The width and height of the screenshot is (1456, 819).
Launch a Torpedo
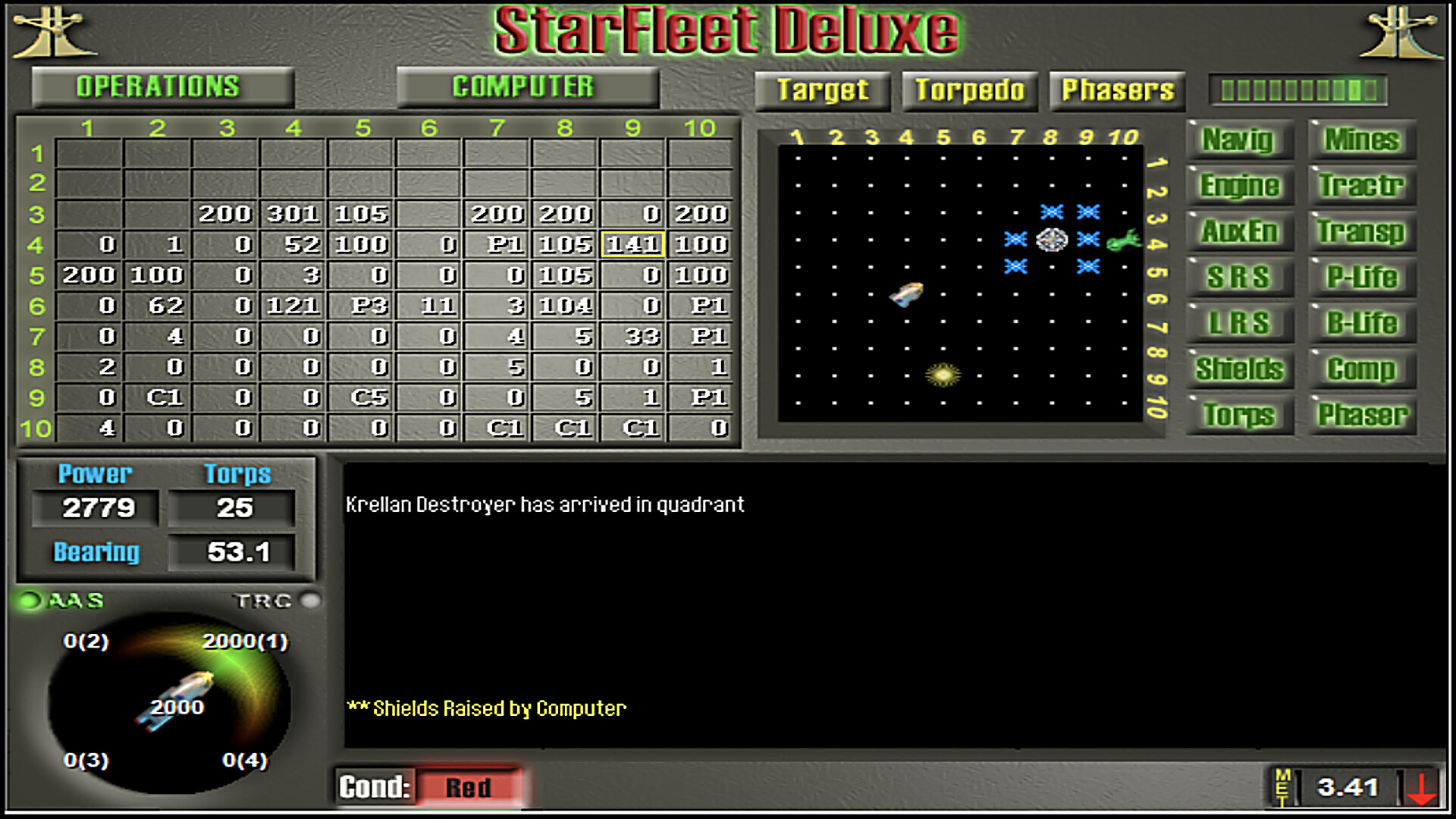(x=970, y=90)
